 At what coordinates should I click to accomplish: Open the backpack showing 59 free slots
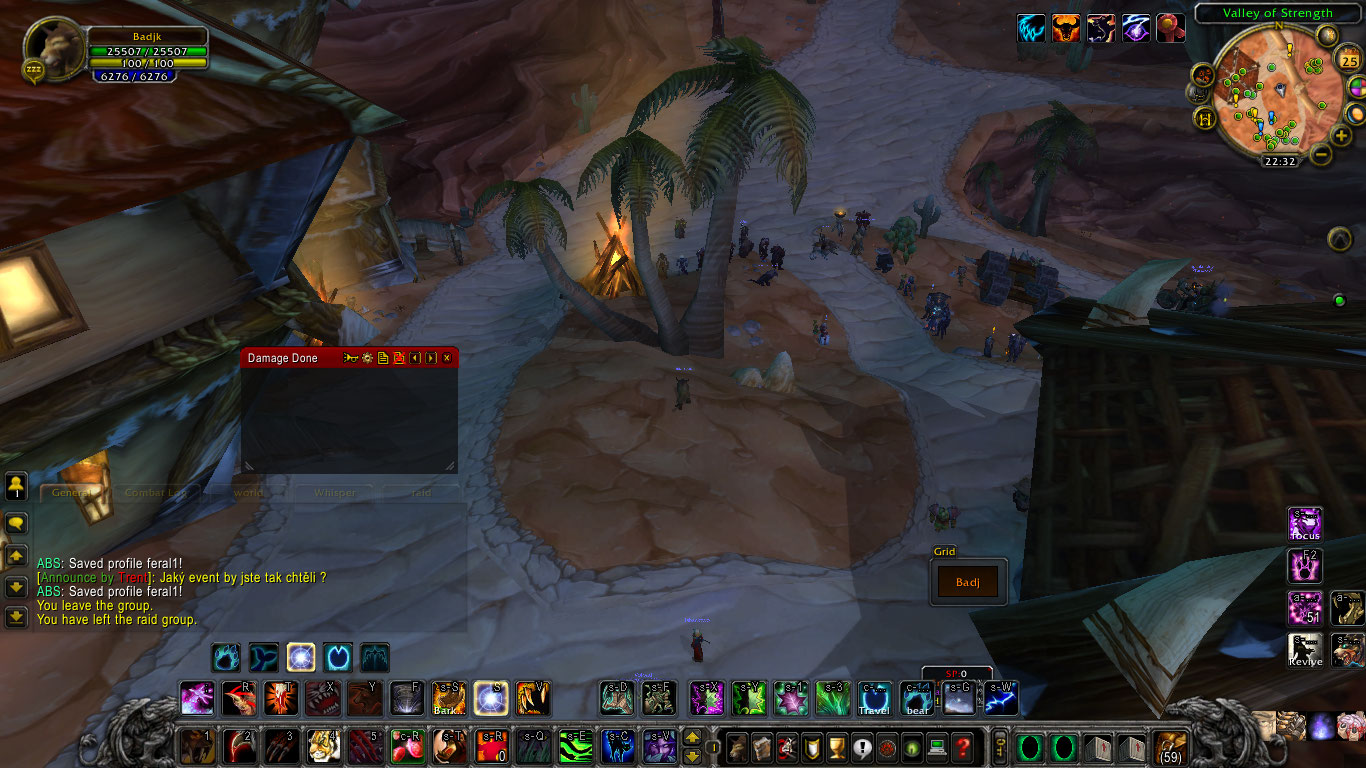(1170, 746)
